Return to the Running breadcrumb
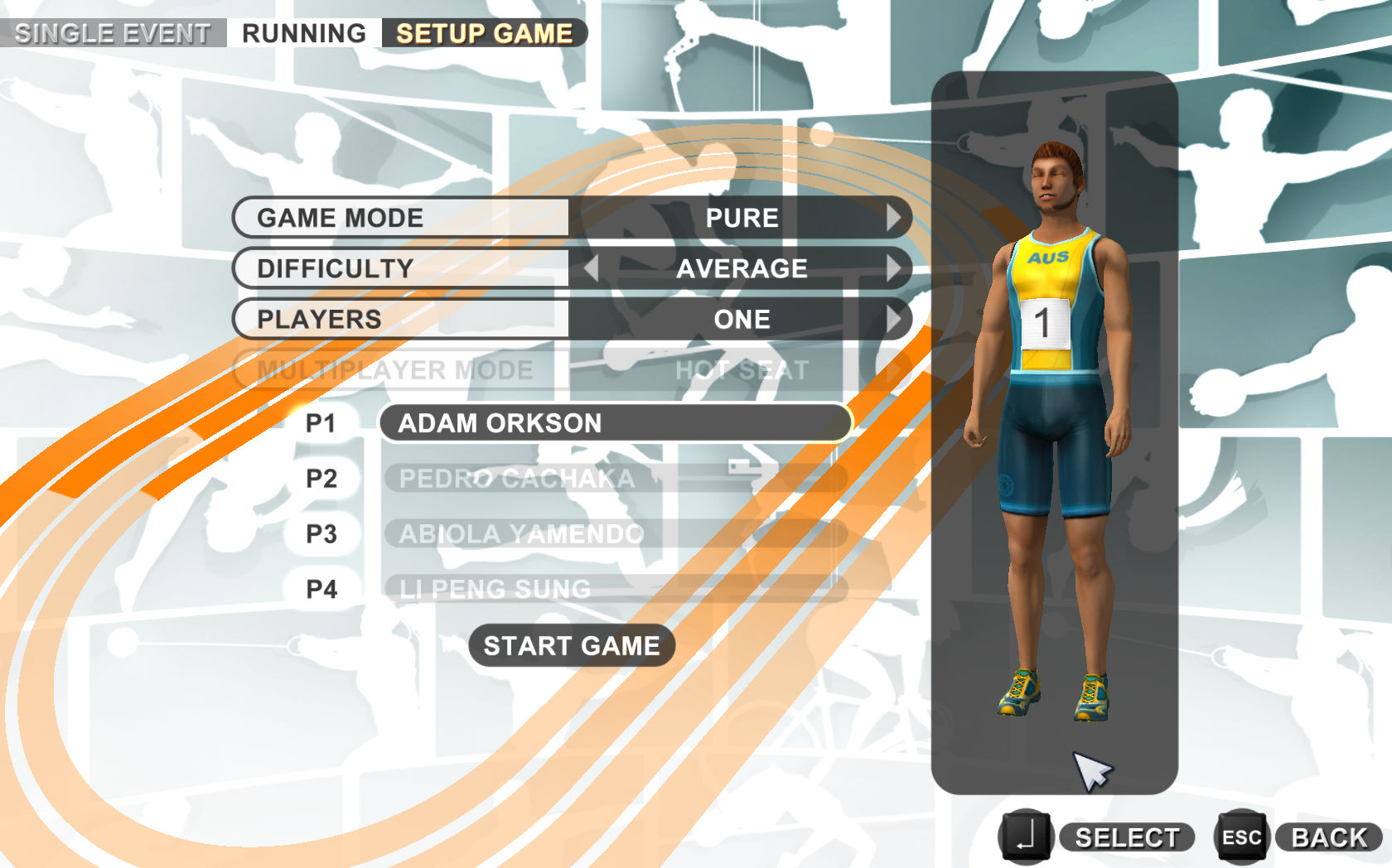The height and width of the screenshot is (868, 1392). (x=304, y=33)
